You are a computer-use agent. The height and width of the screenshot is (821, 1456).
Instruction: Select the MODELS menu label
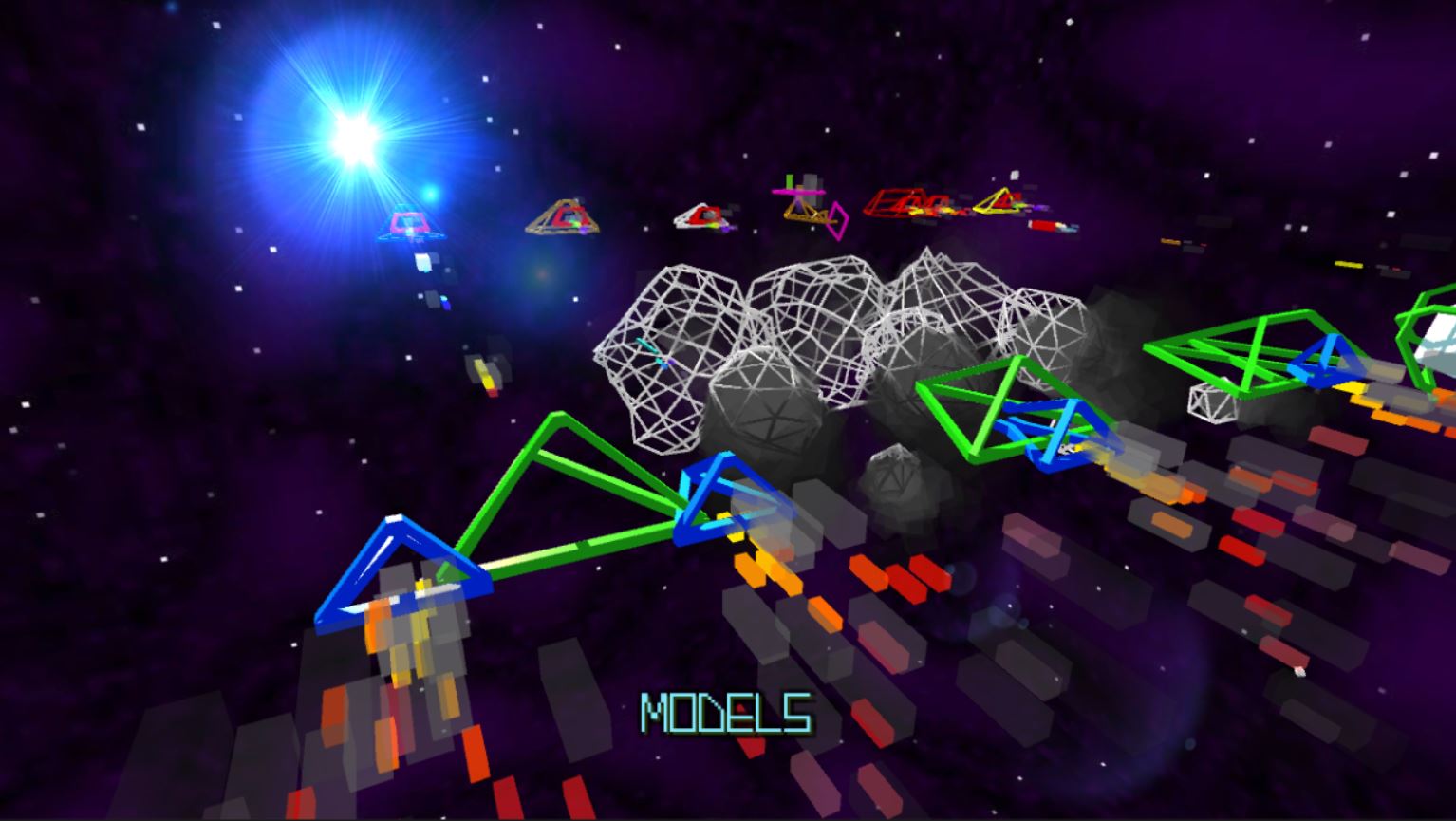pos(727,714)
